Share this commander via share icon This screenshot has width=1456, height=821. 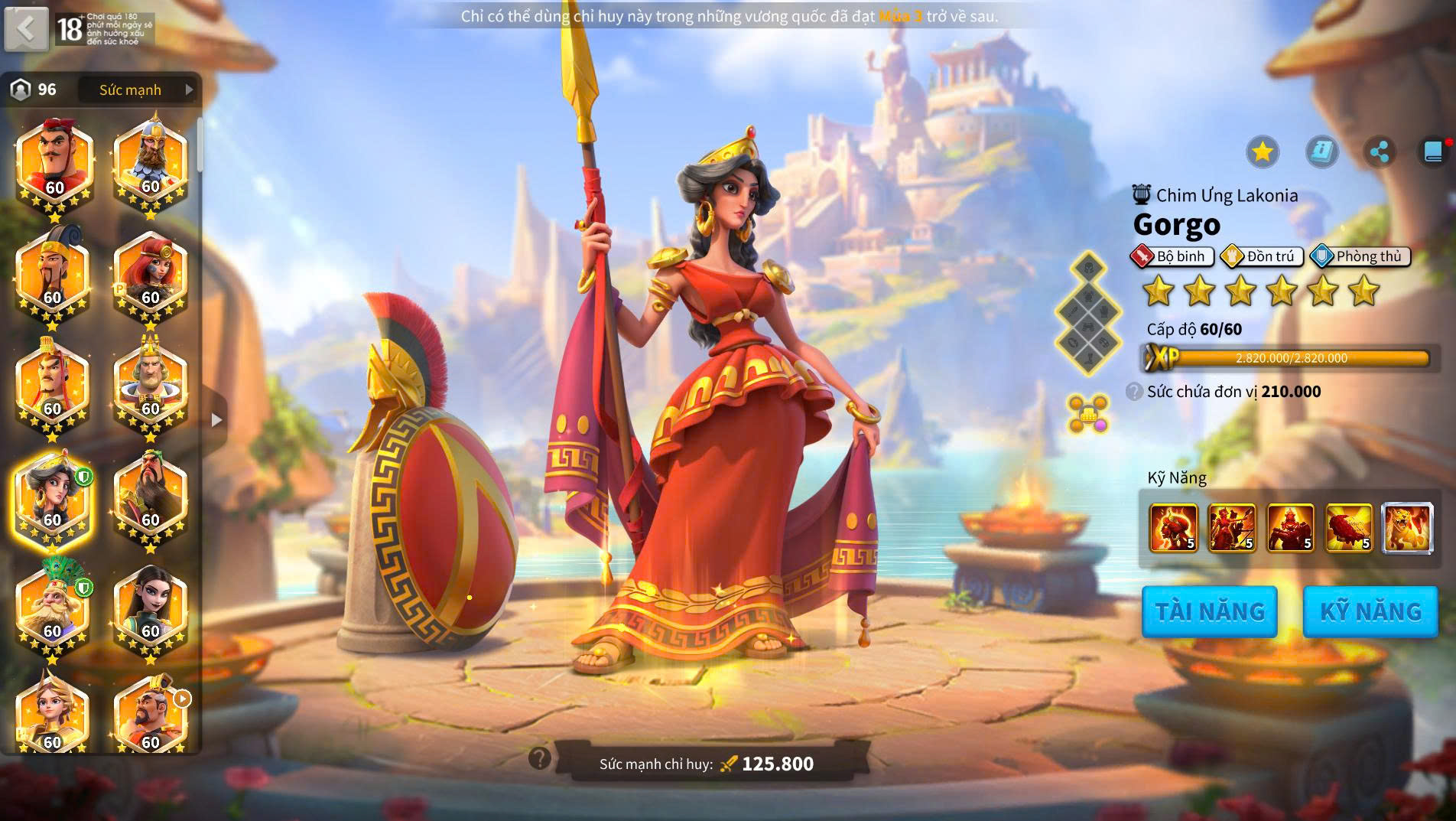[1379, 151]
